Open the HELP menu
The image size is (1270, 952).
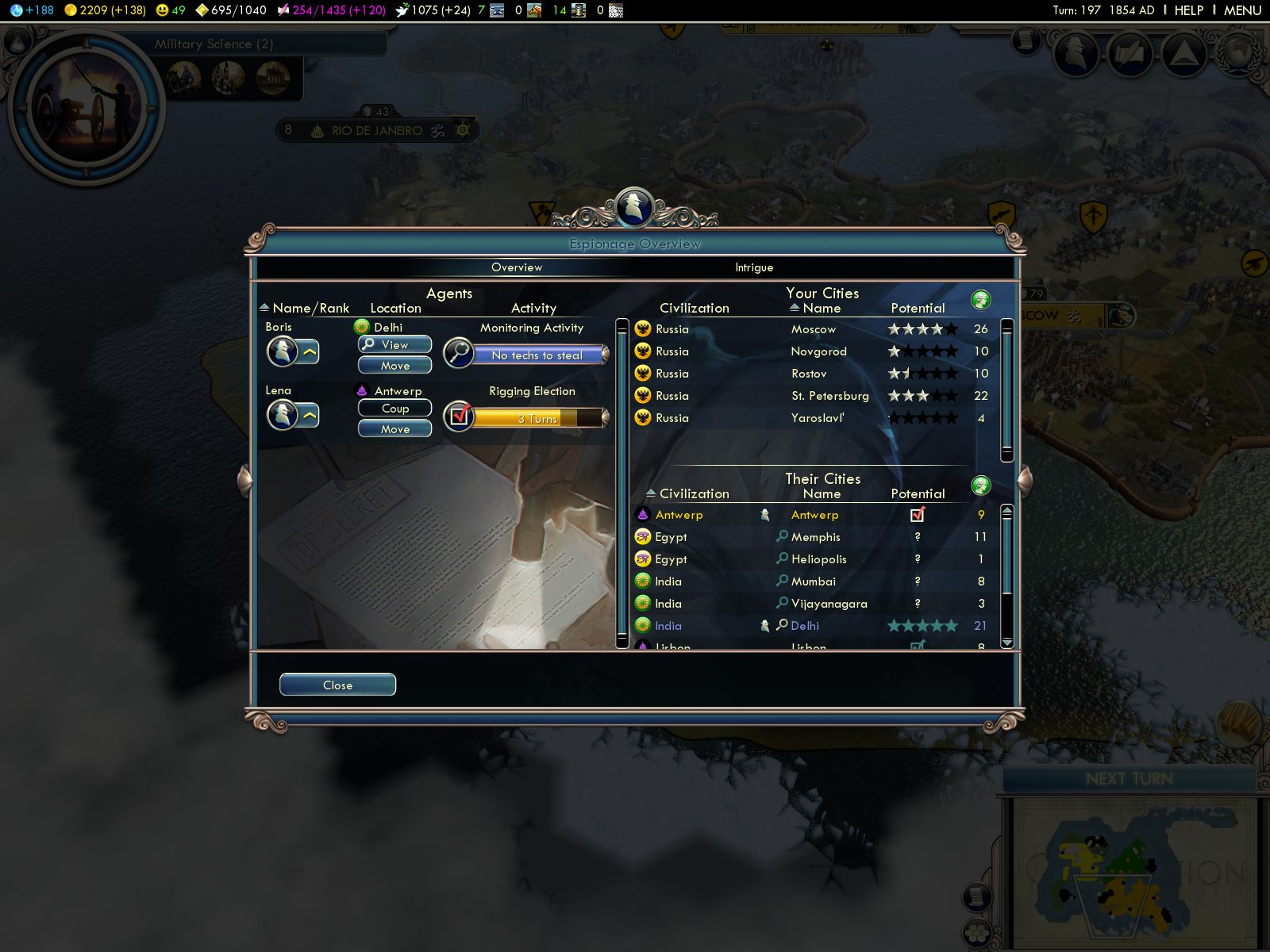tap(1188, 10)
